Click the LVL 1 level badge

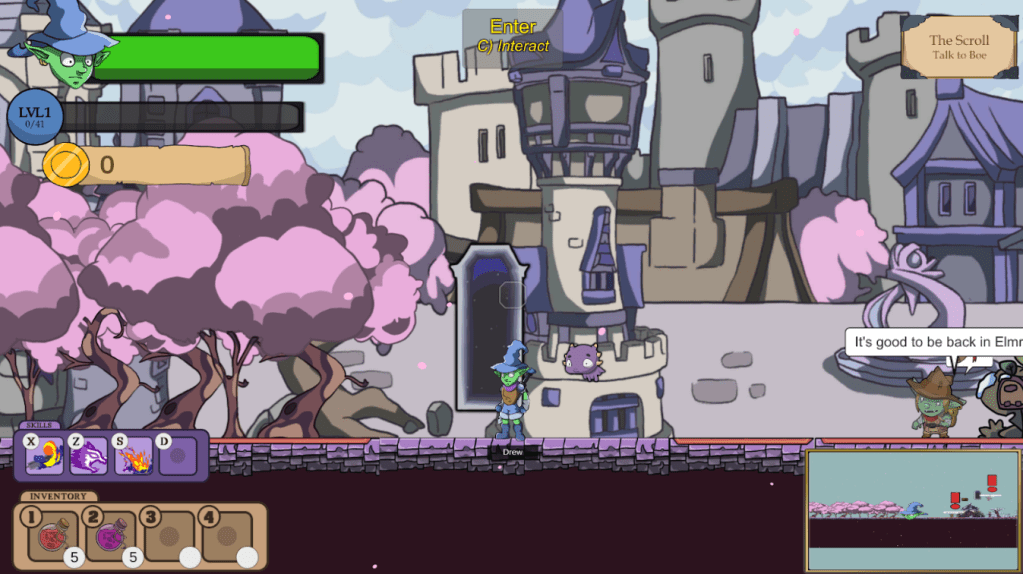tap(35, 116)
